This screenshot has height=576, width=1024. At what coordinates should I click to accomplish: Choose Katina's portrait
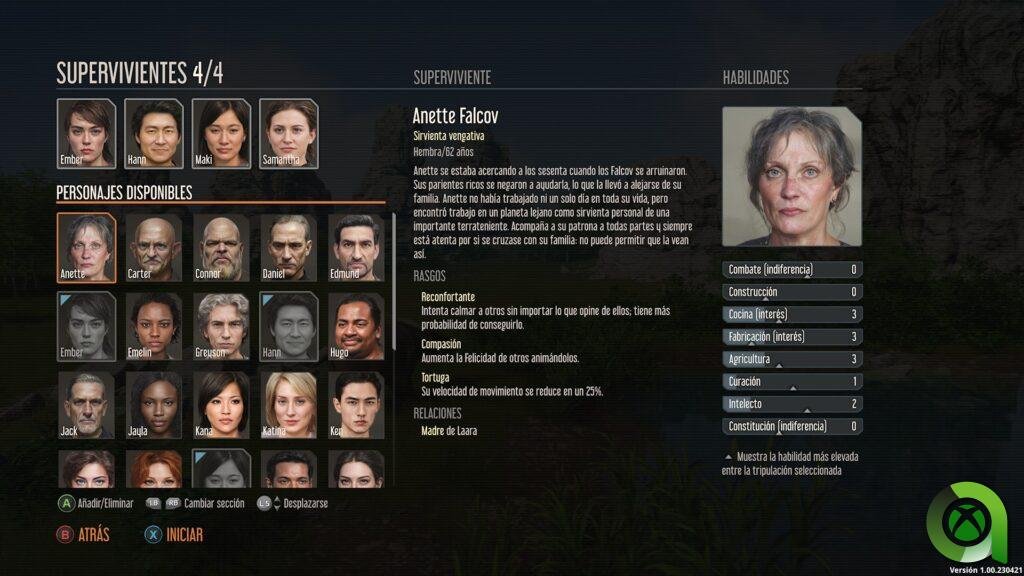[289, 405]
